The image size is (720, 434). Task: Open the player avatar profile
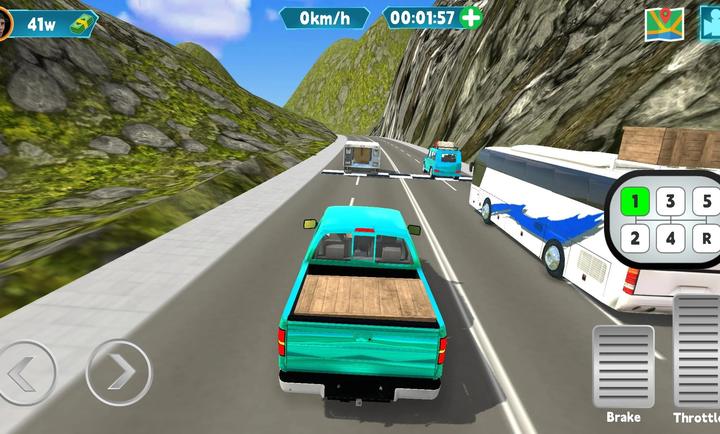pos(4,24)
